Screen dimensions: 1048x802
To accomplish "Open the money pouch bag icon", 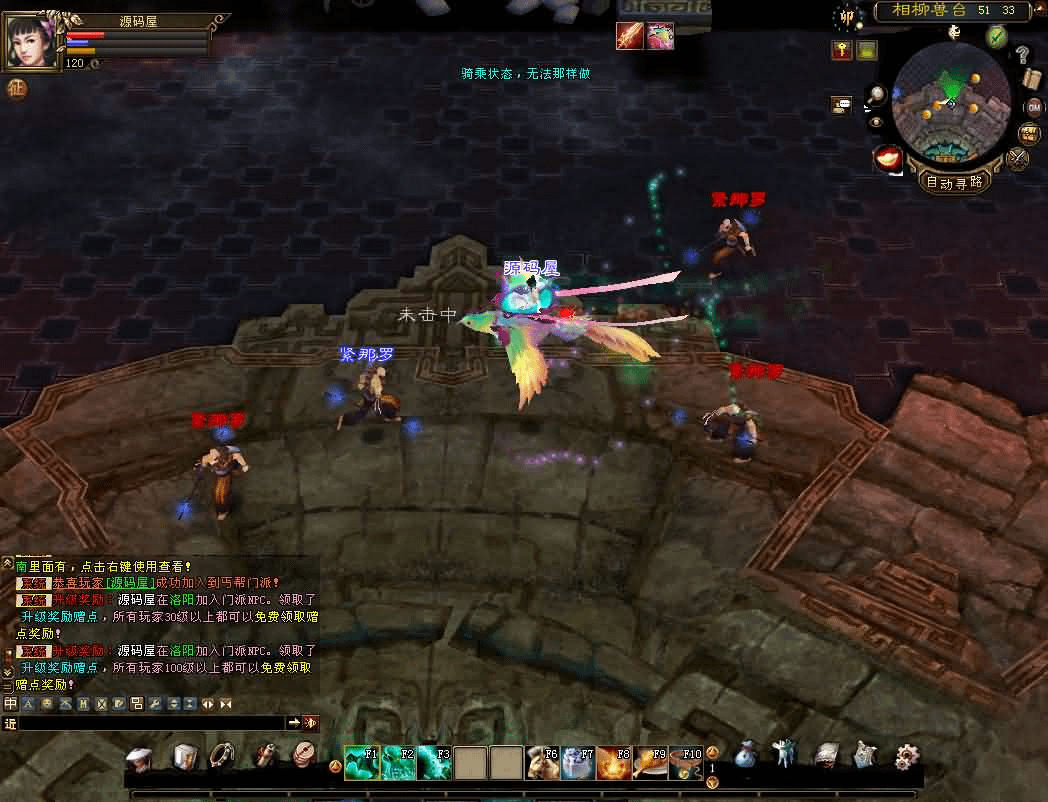I will click(x=746, y=757).
